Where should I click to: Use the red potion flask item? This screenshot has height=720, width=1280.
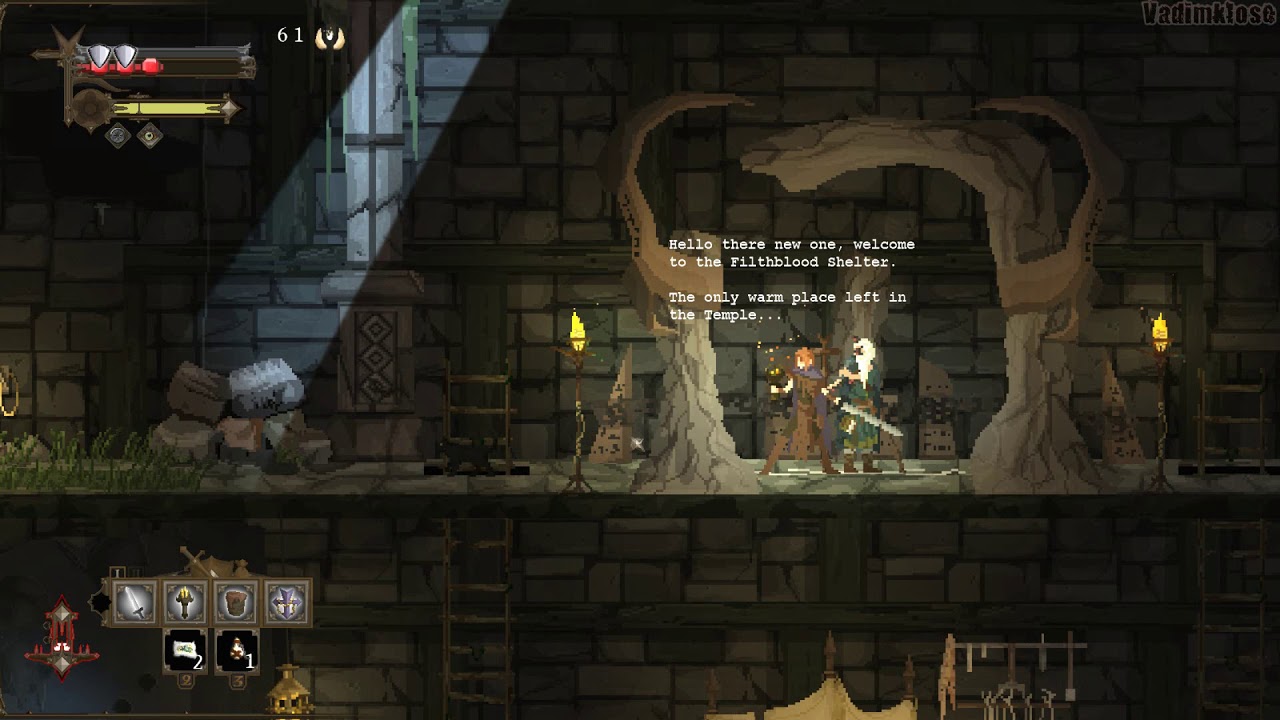coord(237,651)
